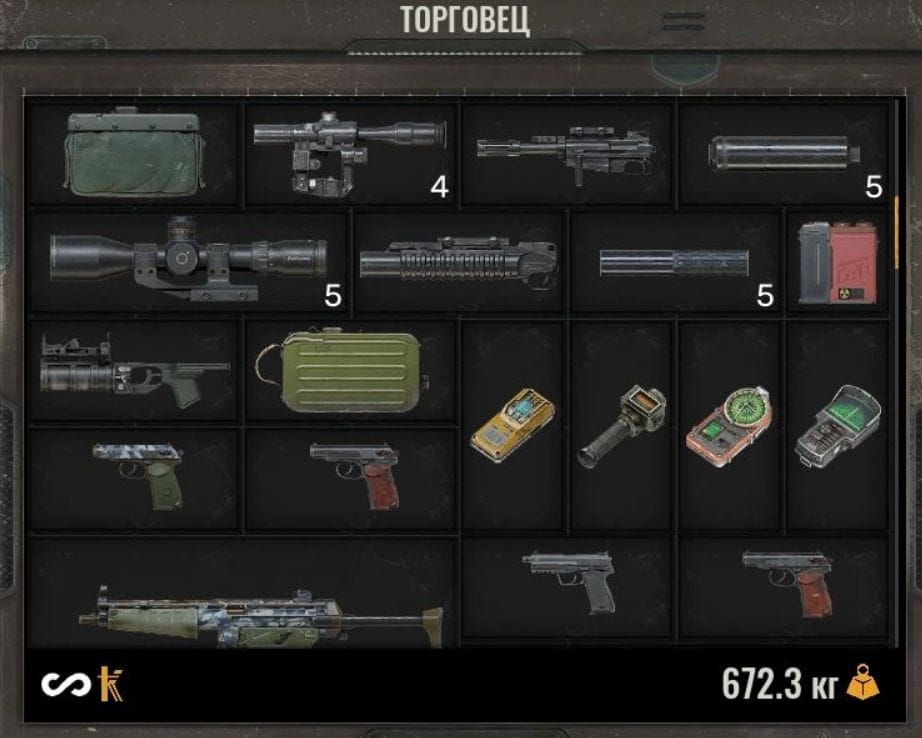Screen dimensions: 922x738
Task: Select the long slim silencer
Action: click(674, 262)
